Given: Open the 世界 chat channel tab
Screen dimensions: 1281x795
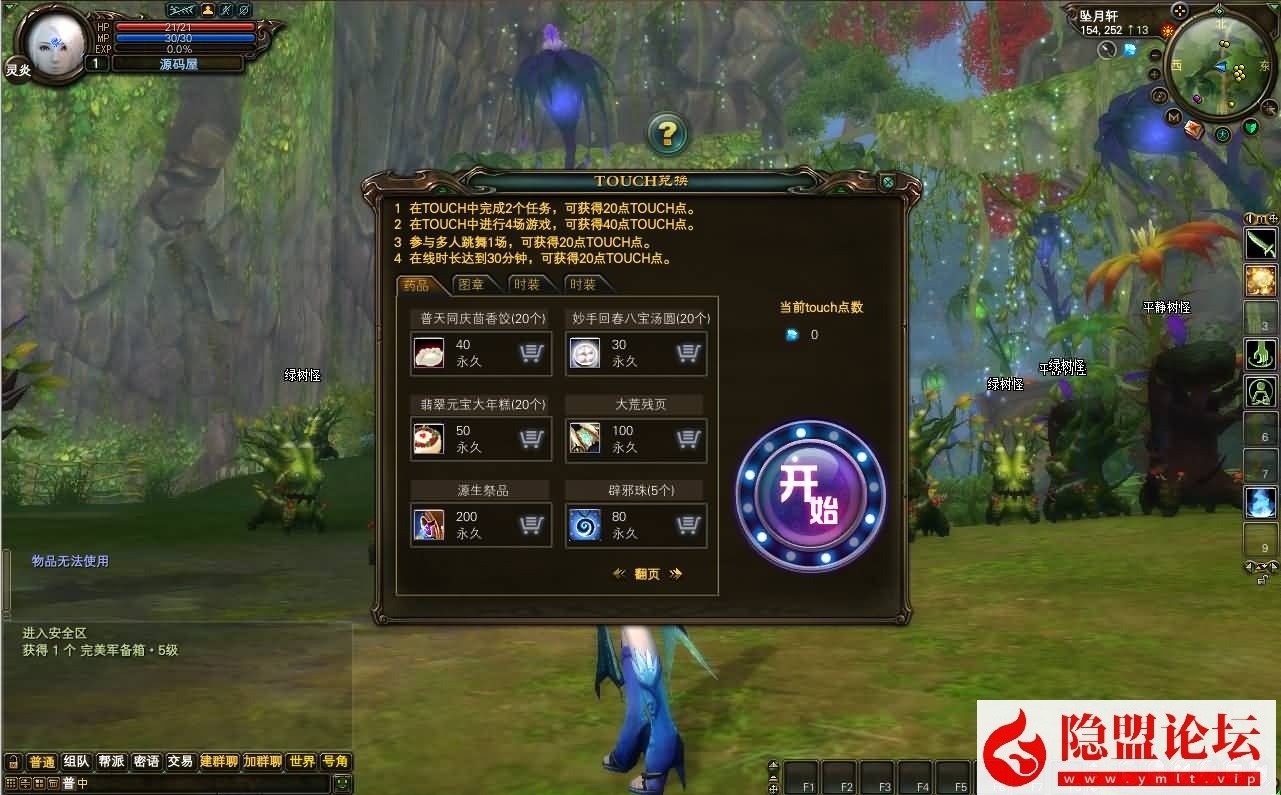Looking at the screenshot, I should [302, 761].
